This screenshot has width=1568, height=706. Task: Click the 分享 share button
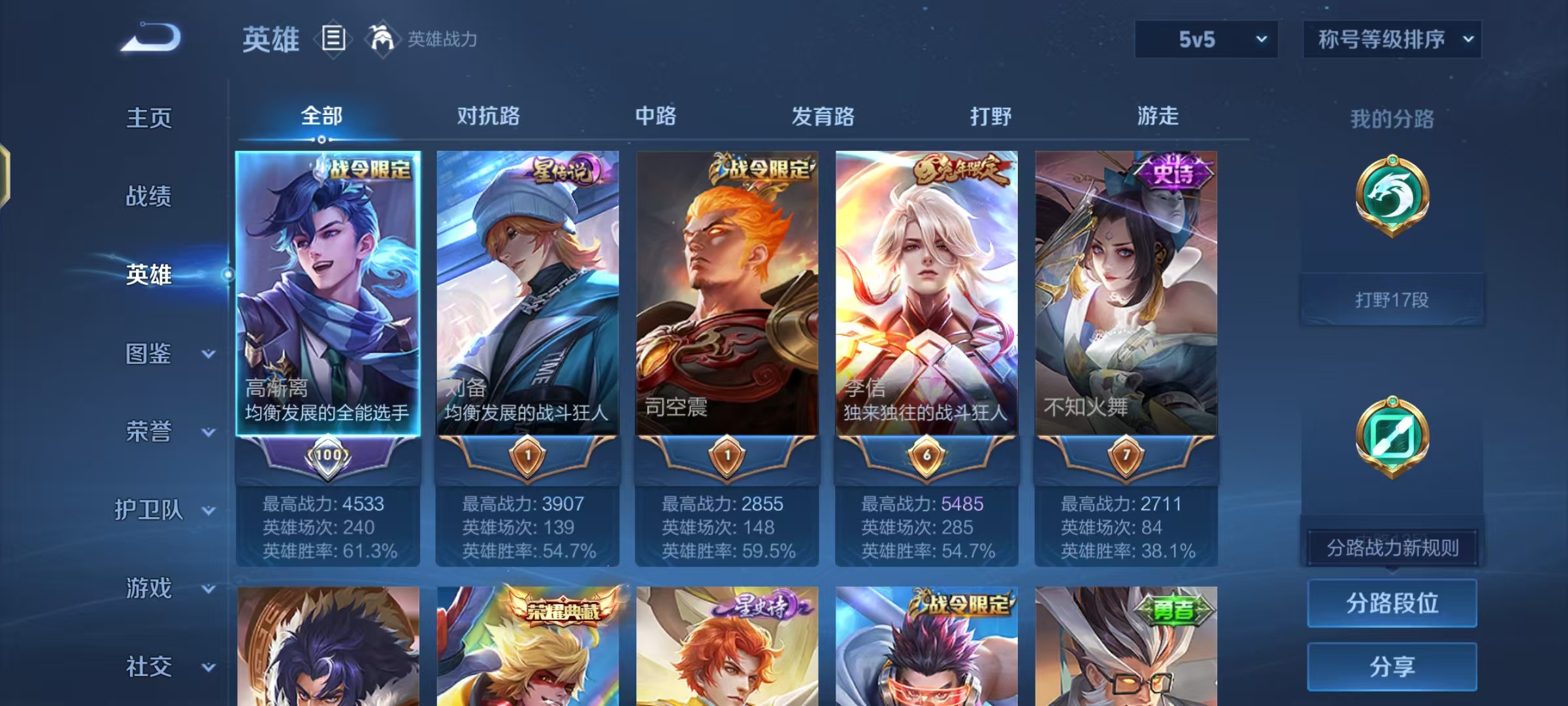click(1392, 667)
